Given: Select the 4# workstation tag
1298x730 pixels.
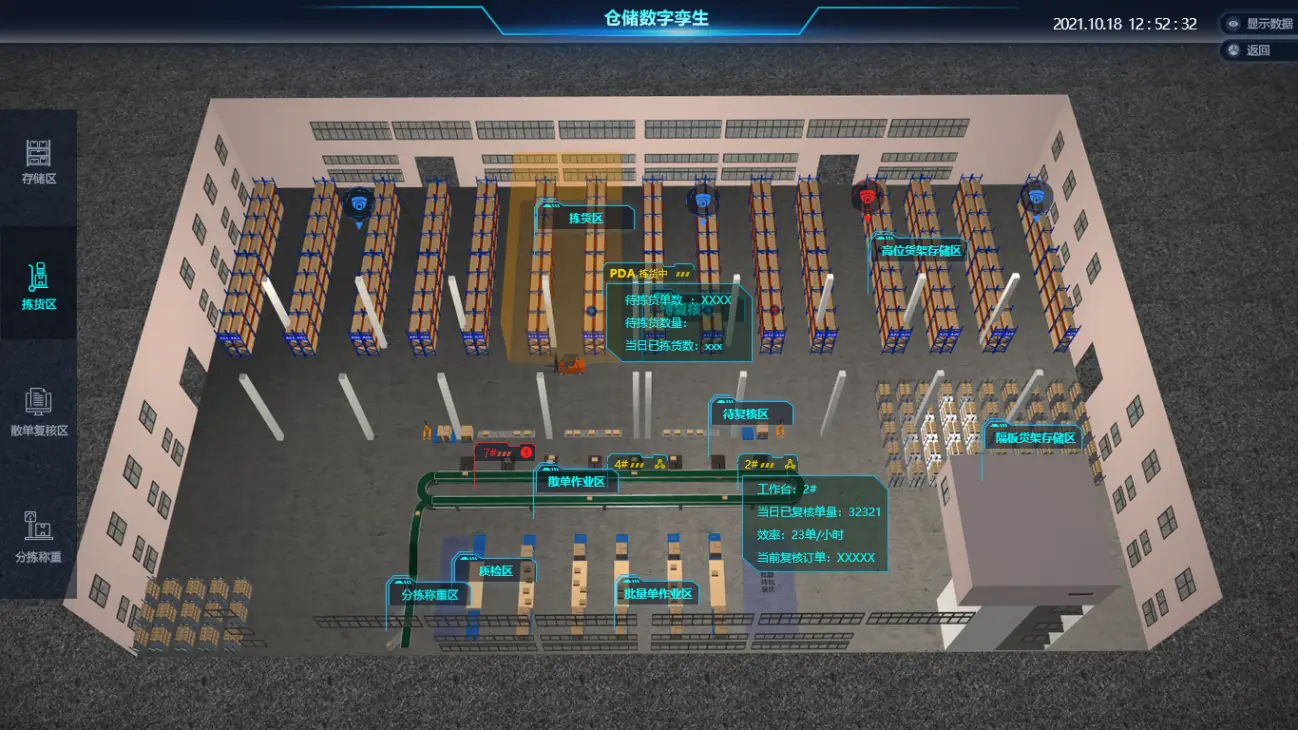Looking at the screenshot, I should coord(638,464).
